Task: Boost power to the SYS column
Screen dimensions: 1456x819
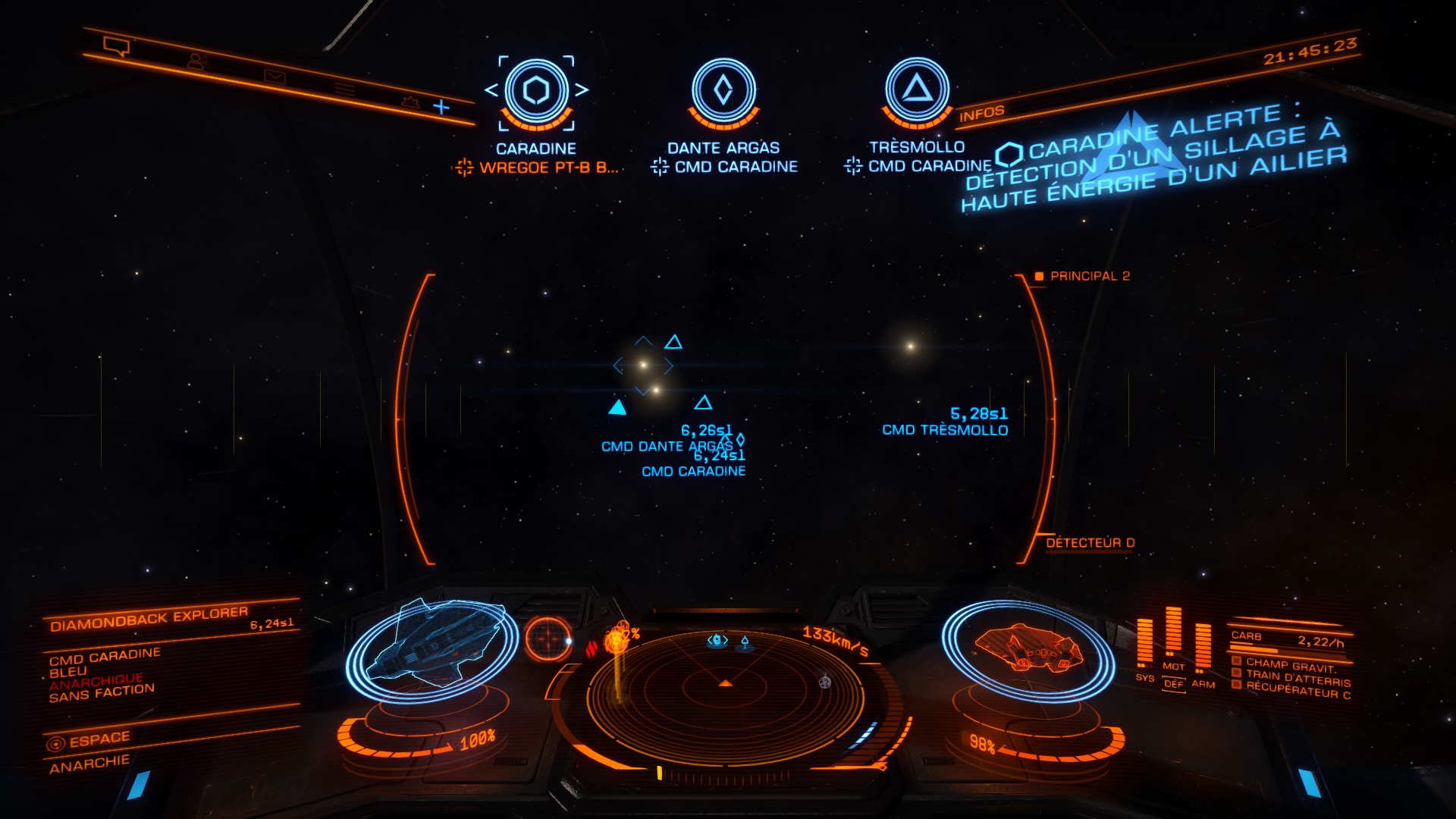Action: [x=1144, y=645]
